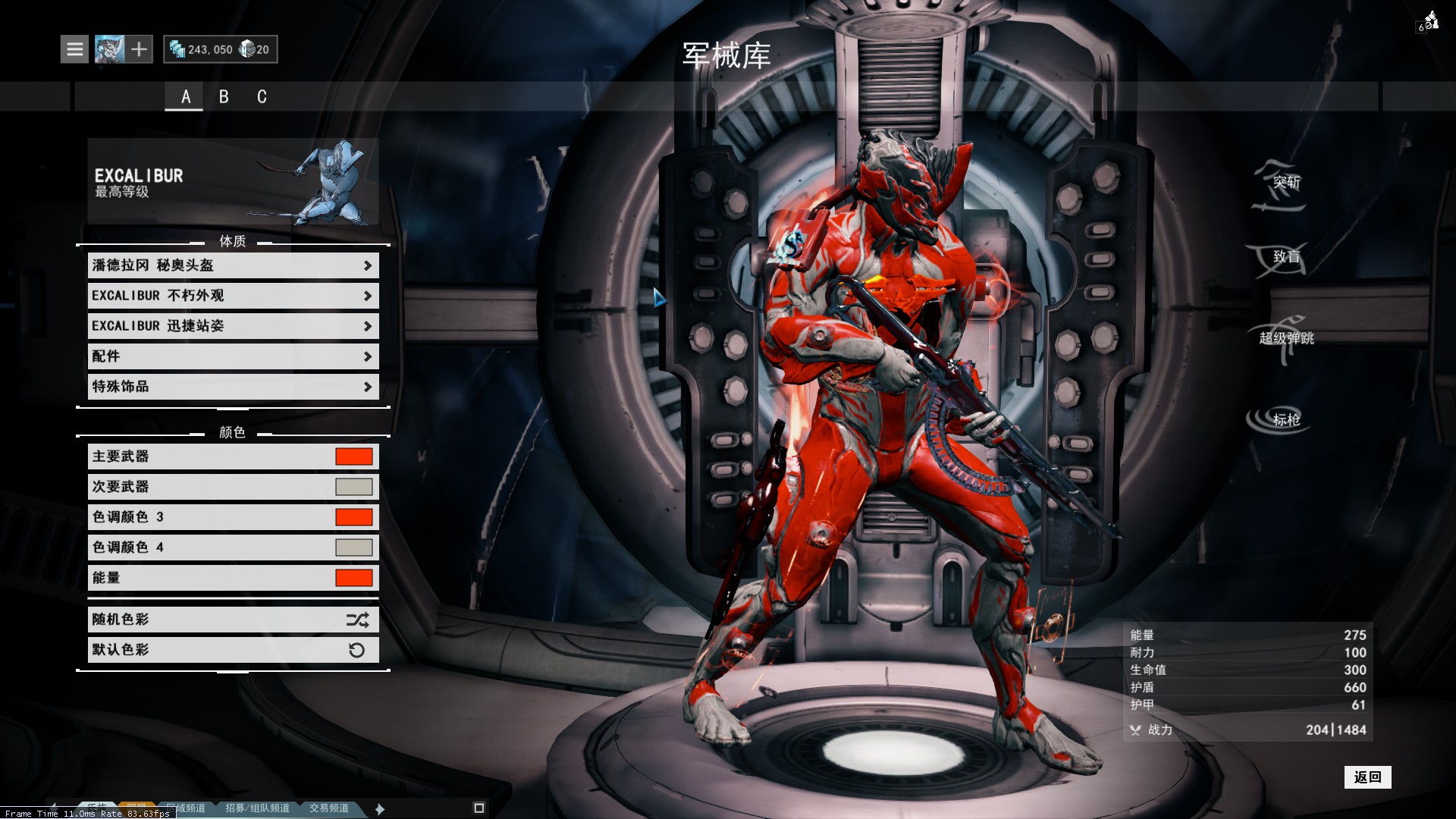Reset to 默认色彩 default colors
Viewport: 1456px width, 819px height.
point(233,650)
